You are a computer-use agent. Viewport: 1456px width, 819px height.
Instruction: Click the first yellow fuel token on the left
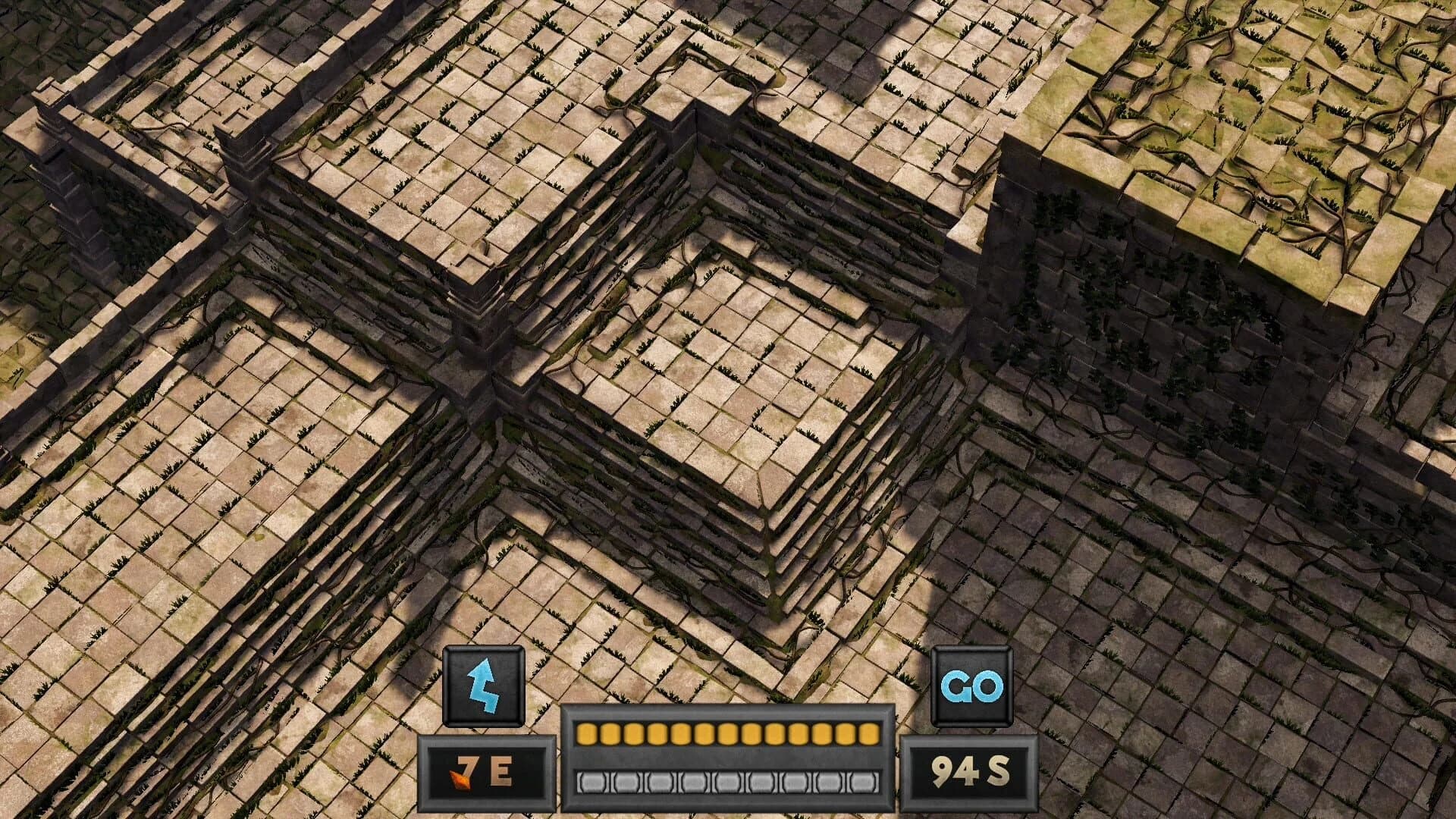(x=585, y=736)
